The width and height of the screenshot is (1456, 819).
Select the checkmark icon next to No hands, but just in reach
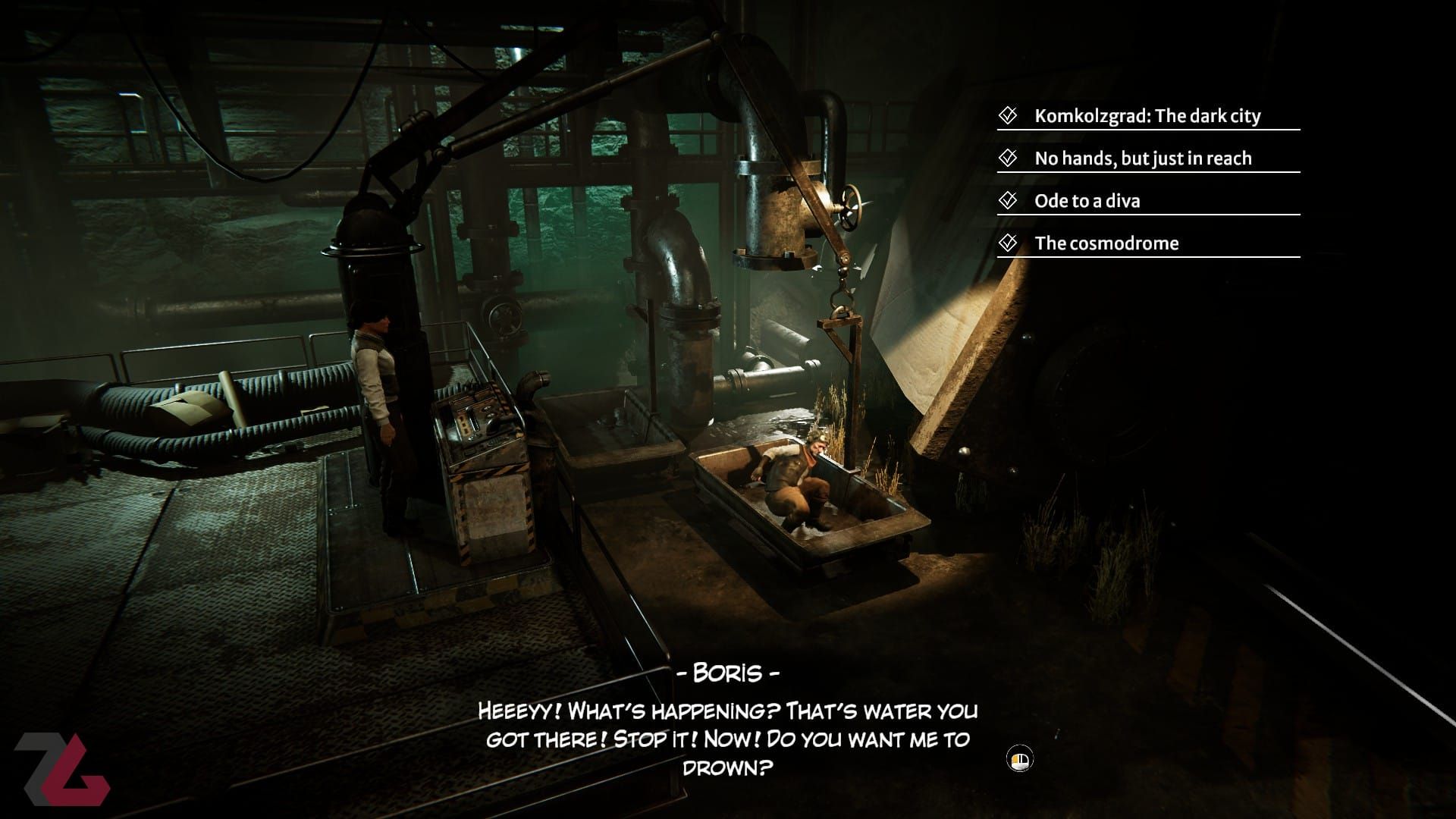pos(1006,158)
